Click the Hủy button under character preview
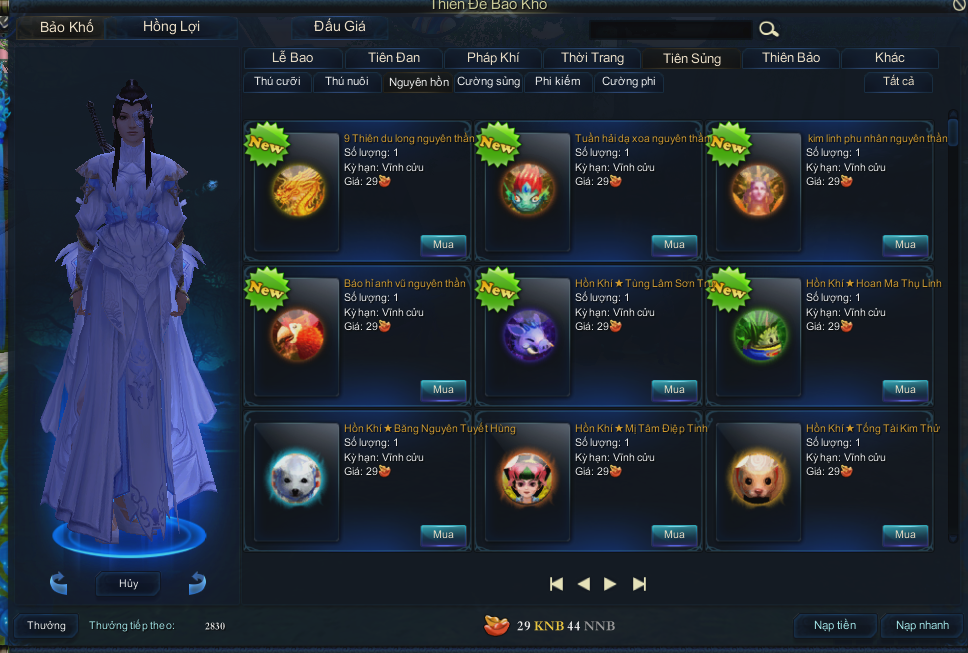Screen dimensions: 968x653 pos(128,583)
